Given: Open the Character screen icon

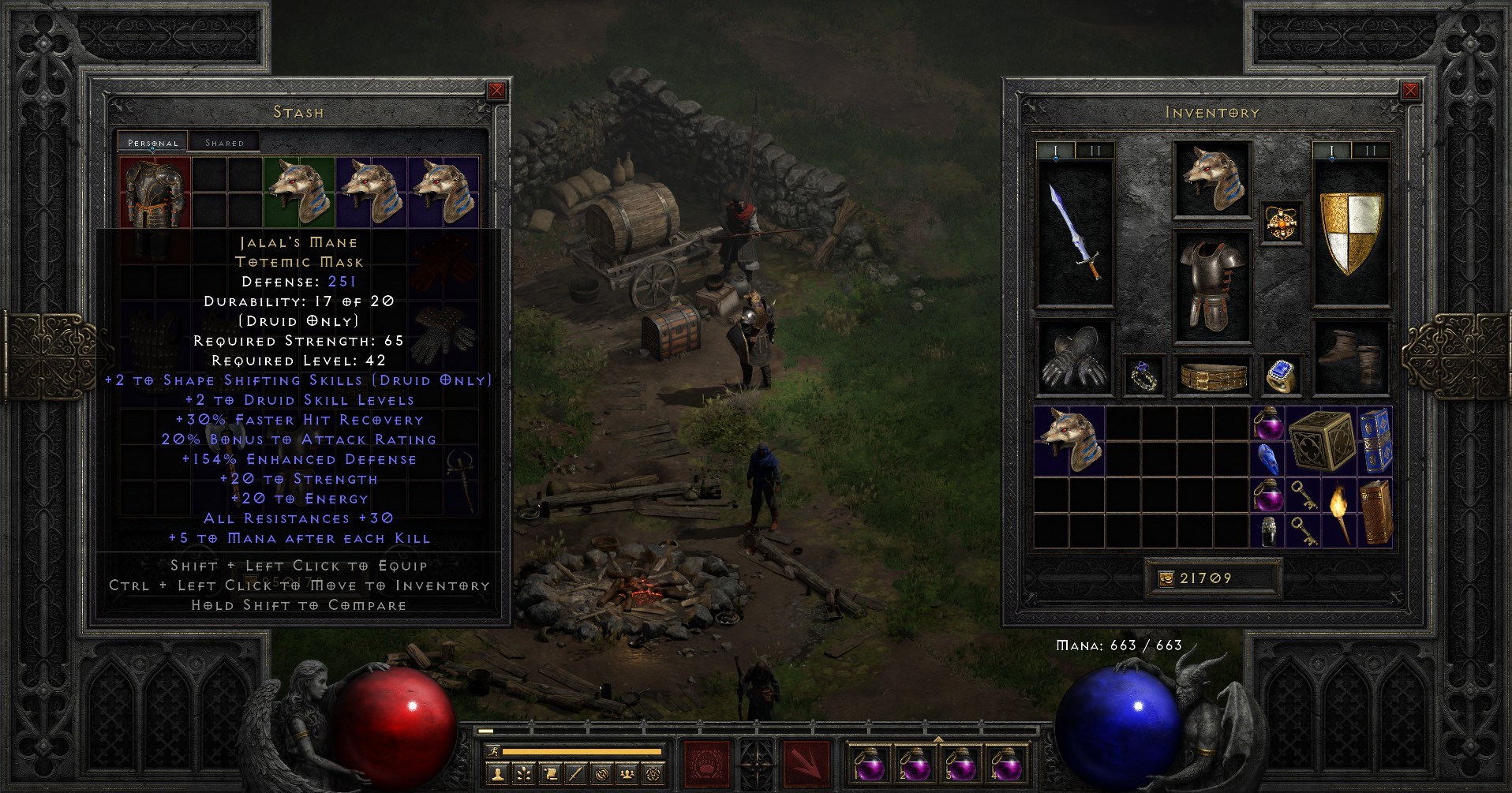Looking at the screenshot, I should point(498,775).
